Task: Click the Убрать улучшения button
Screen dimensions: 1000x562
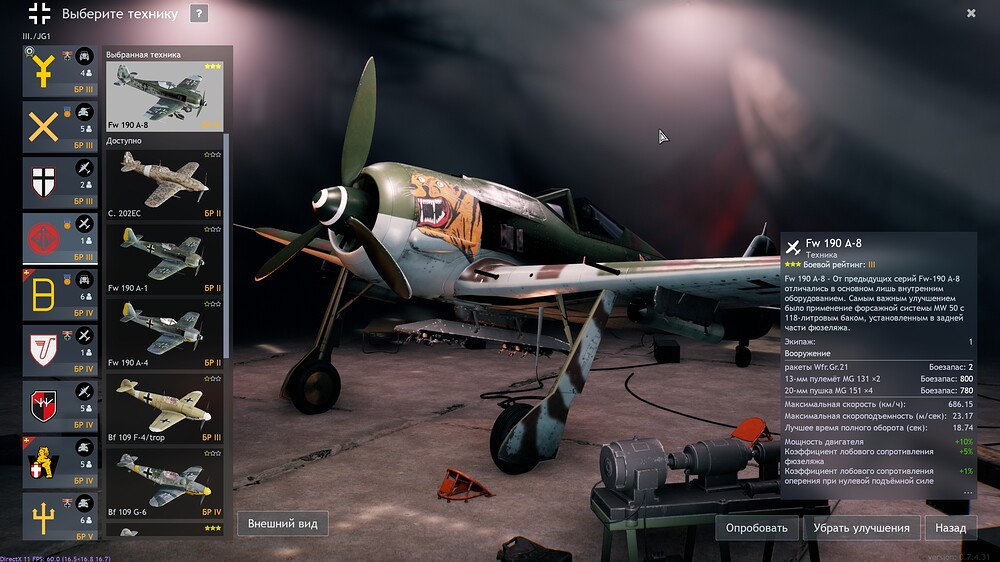Action: click(x=861, y=528)
